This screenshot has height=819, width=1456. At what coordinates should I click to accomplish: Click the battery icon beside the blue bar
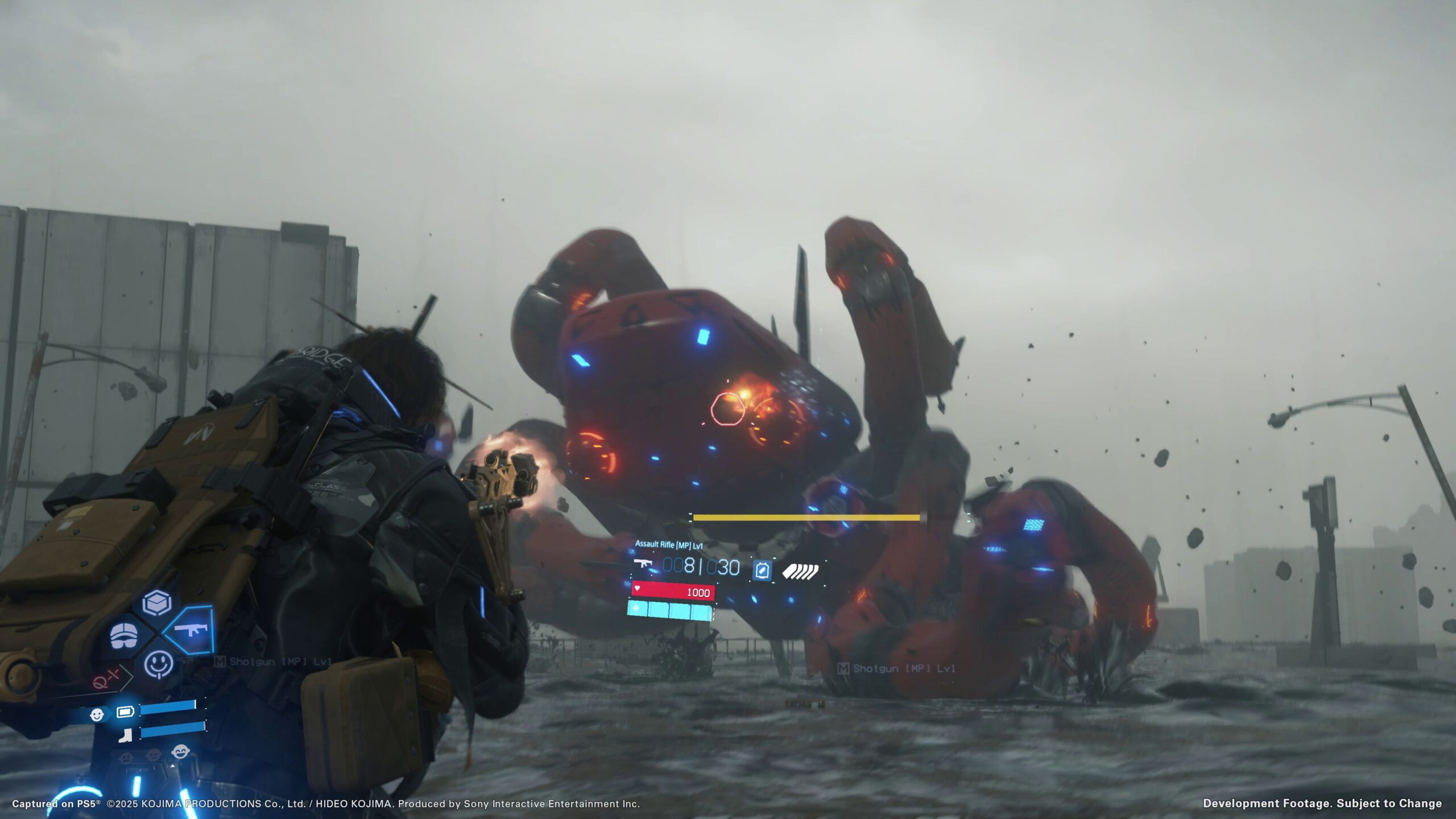125,711
